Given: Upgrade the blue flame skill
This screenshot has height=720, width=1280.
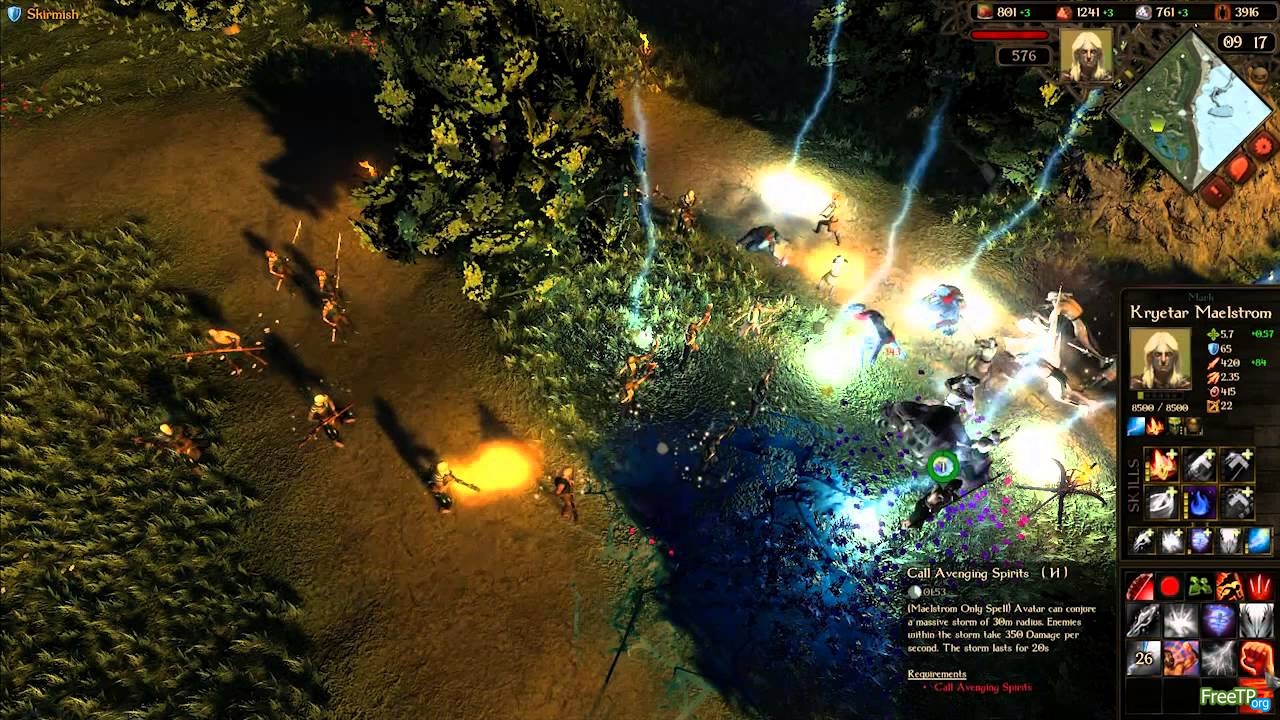Looking at the screenshot, I should click(1199, 502).
